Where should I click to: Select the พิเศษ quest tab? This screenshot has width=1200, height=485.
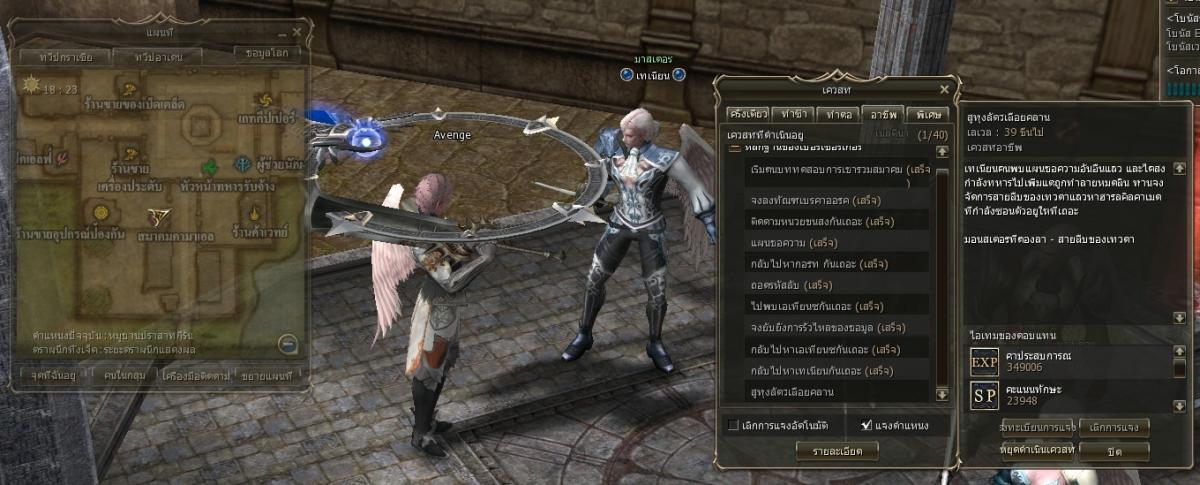(931, 113)
